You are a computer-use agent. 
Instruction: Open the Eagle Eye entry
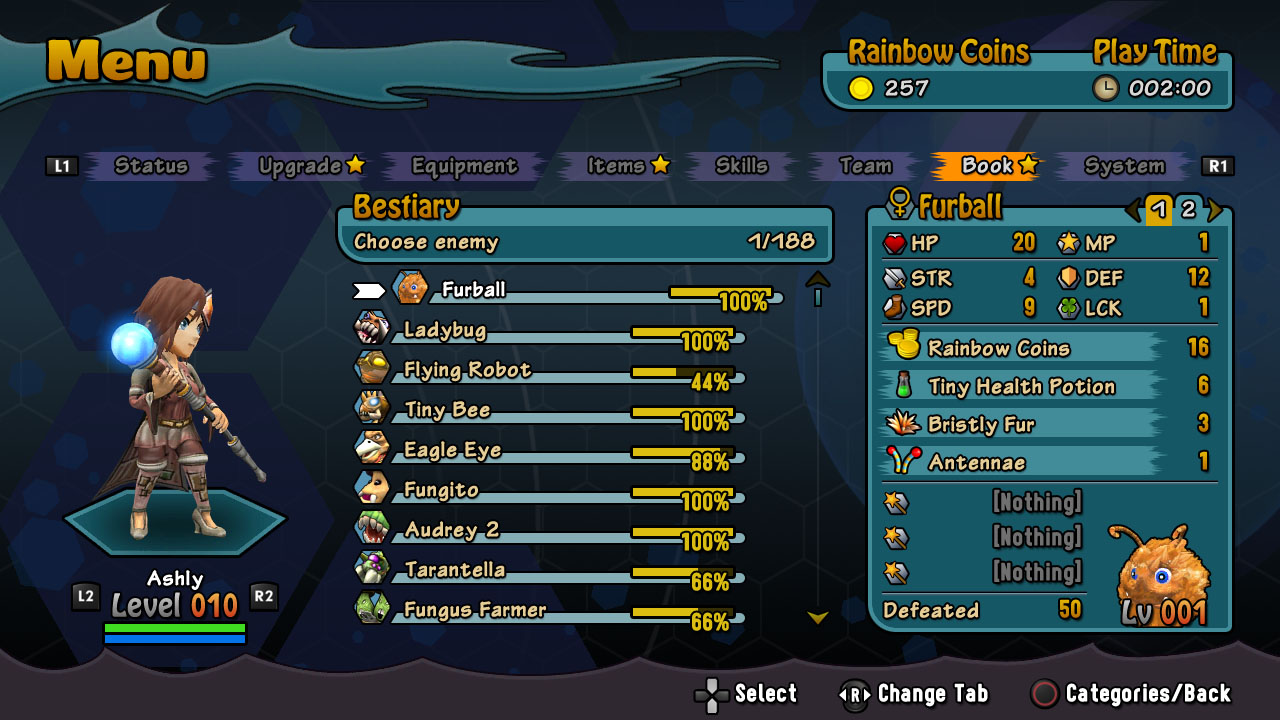tap(452, 450)
